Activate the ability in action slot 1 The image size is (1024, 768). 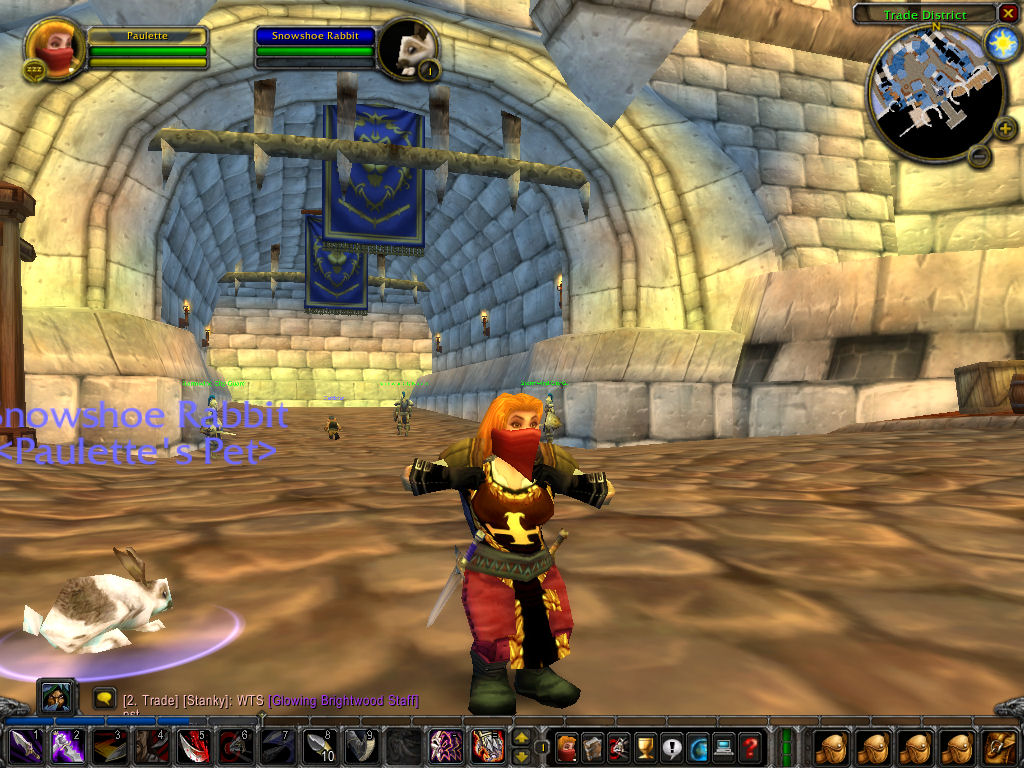[24, 746]
